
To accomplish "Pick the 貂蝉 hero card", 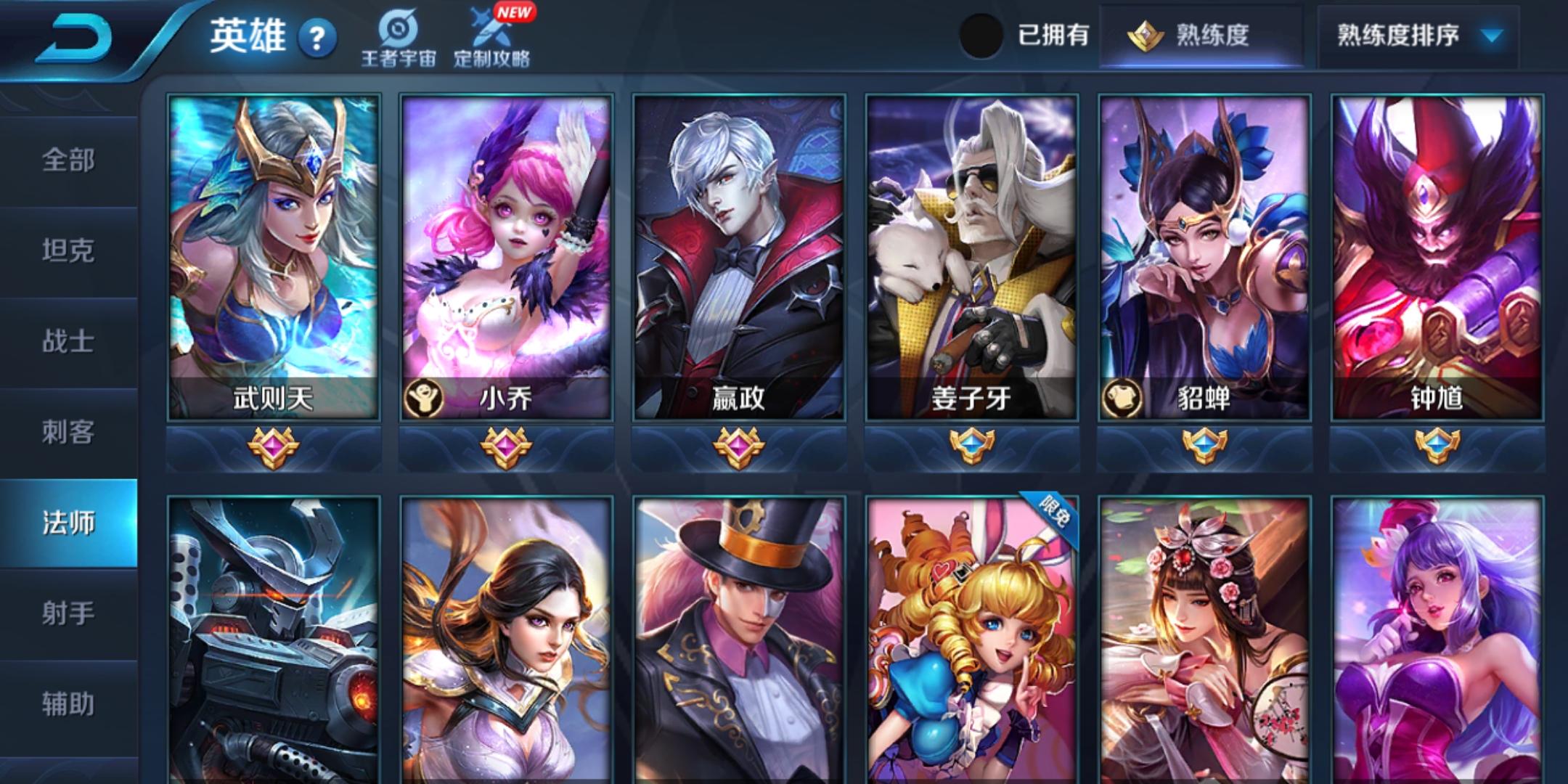I will point(1204,258).
